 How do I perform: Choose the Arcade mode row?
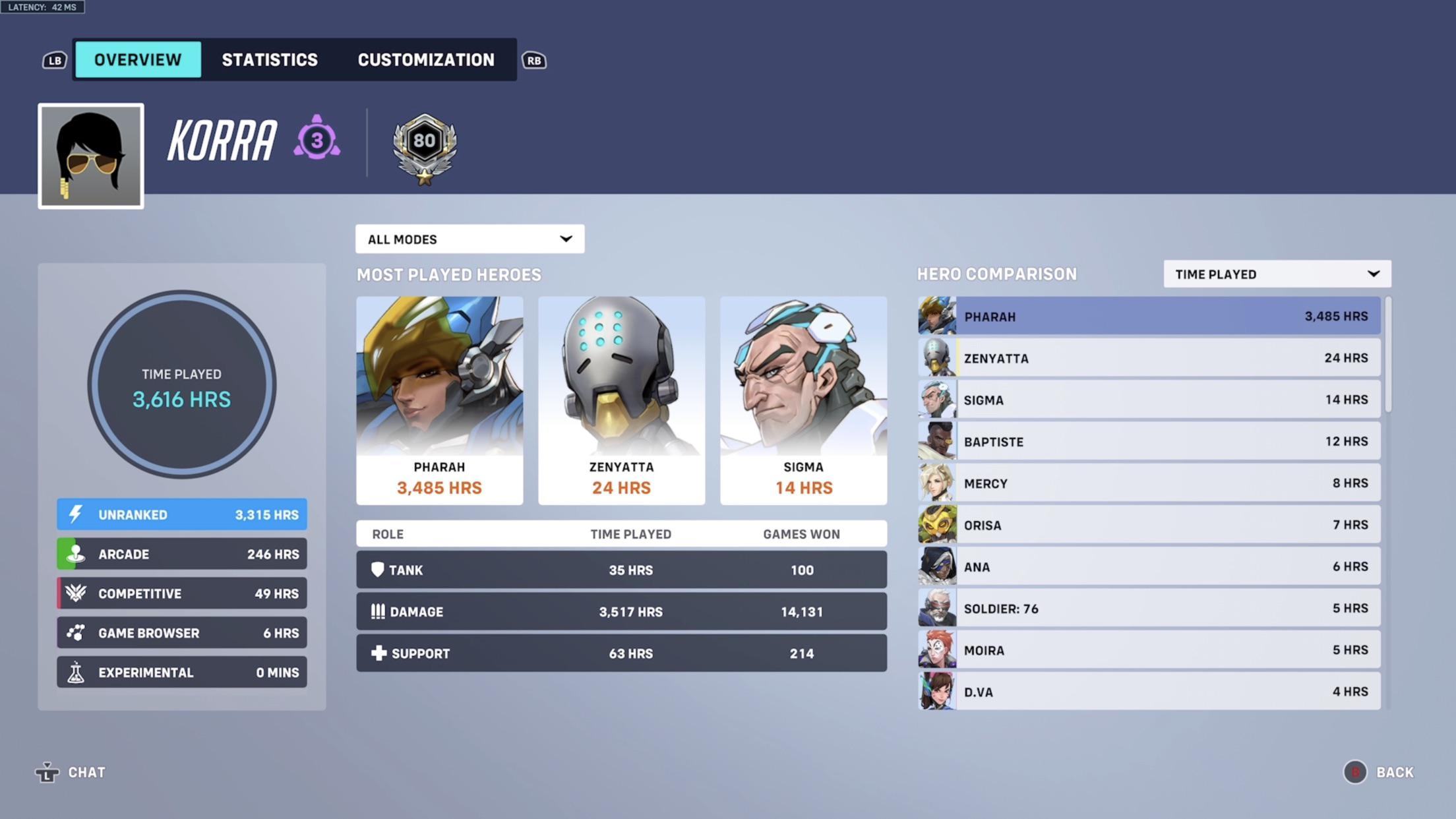click(x=182, y=554)
